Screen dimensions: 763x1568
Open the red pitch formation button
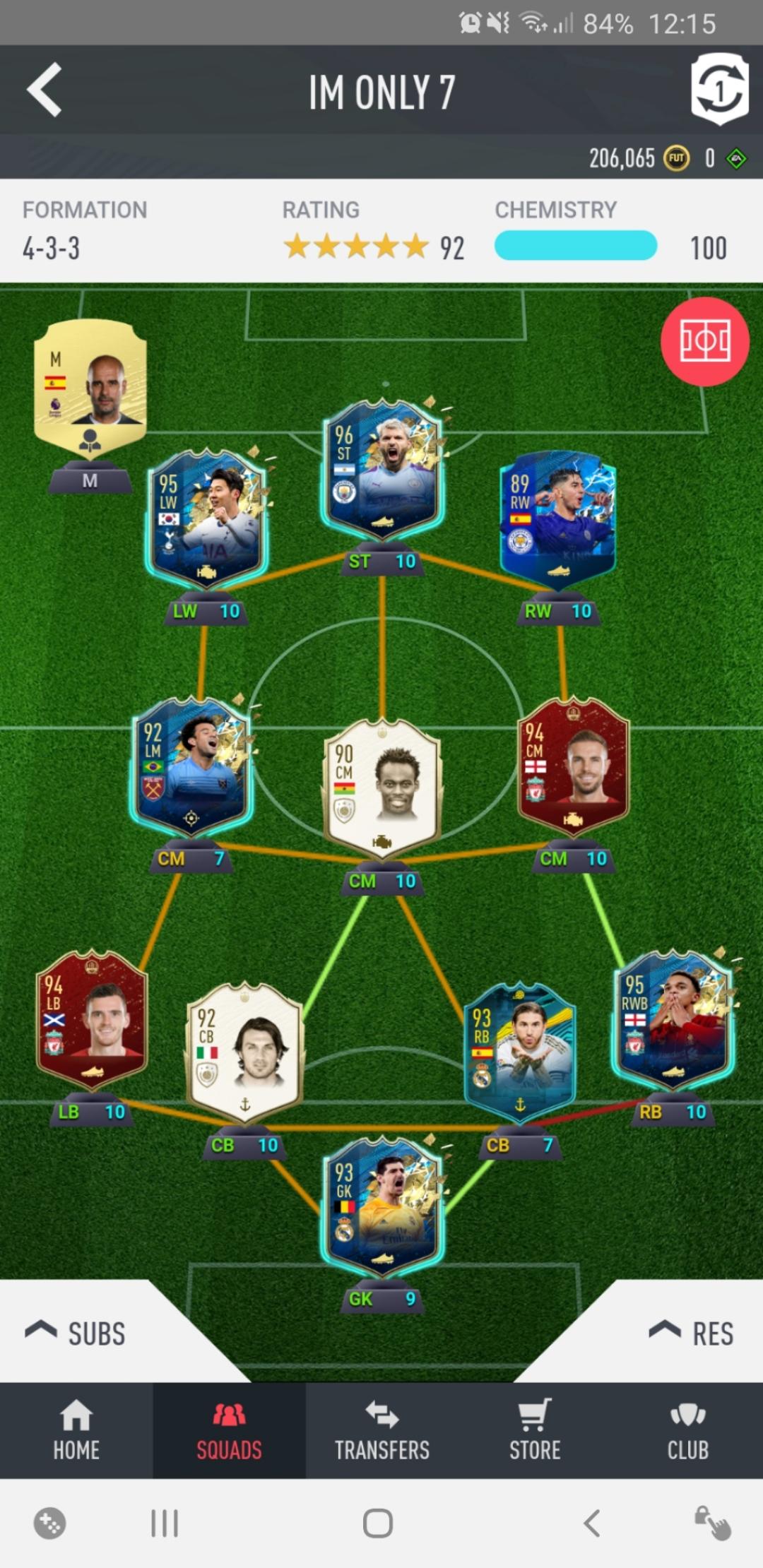click(704, 342)
